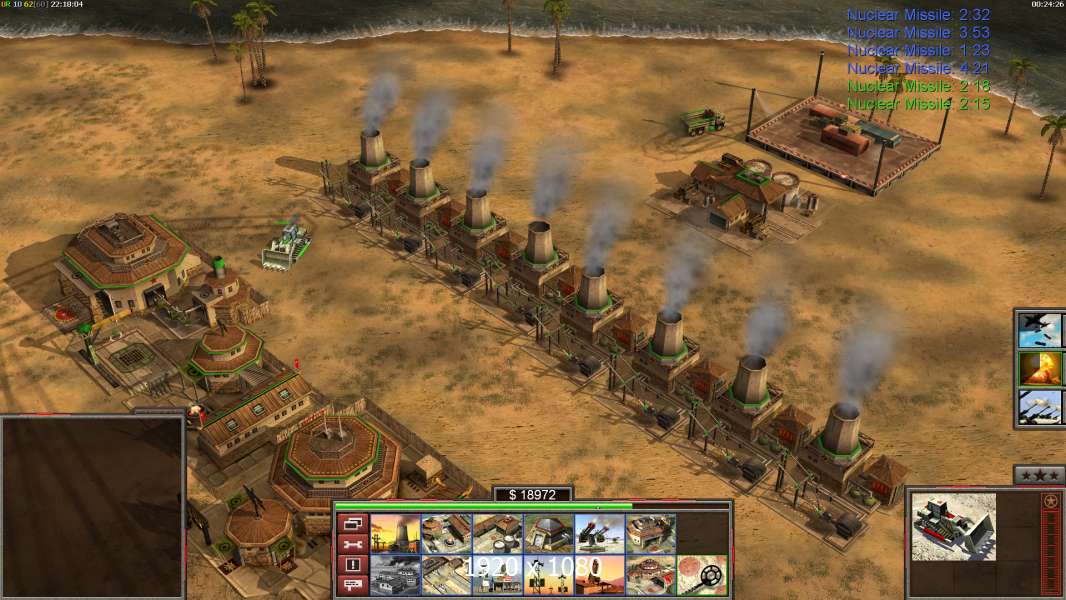Activate the carpet bomber power shortcut
The image size is (1066, 600).
point(1039,329)
